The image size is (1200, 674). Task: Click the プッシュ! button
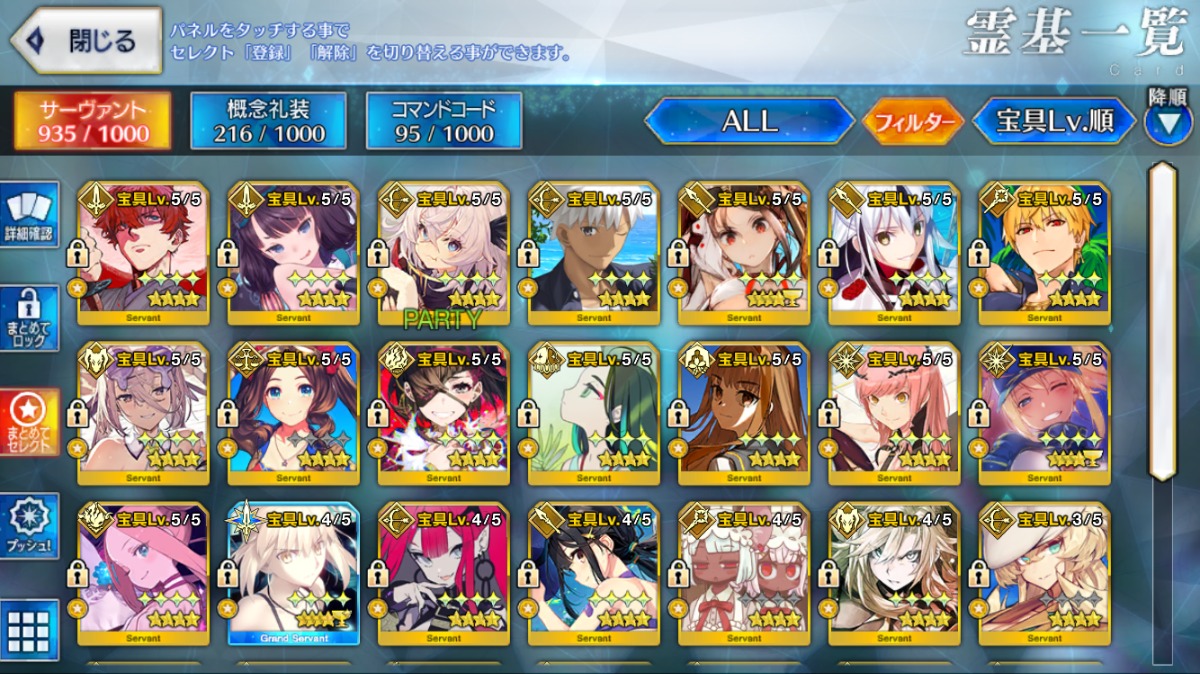29,526
